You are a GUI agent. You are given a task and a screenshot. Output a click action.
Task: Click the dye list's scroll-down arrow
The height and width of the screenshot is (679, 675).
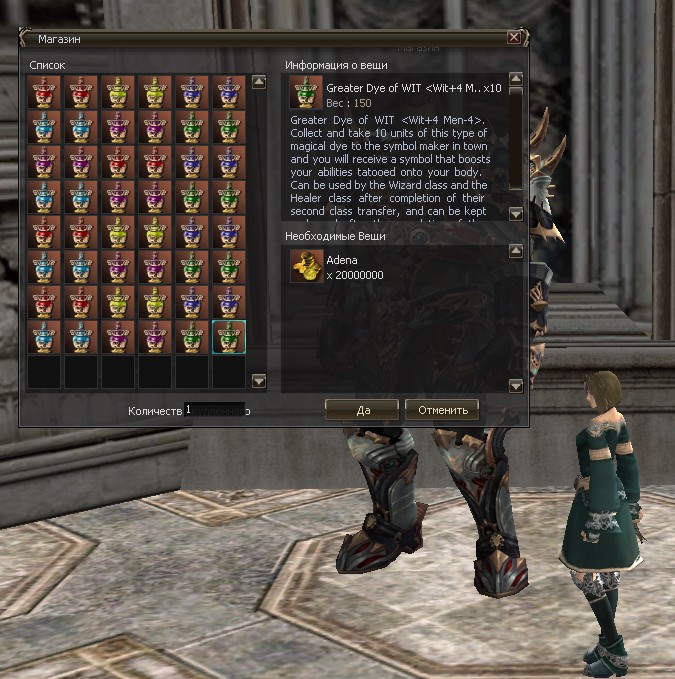(x=259, y=381)
